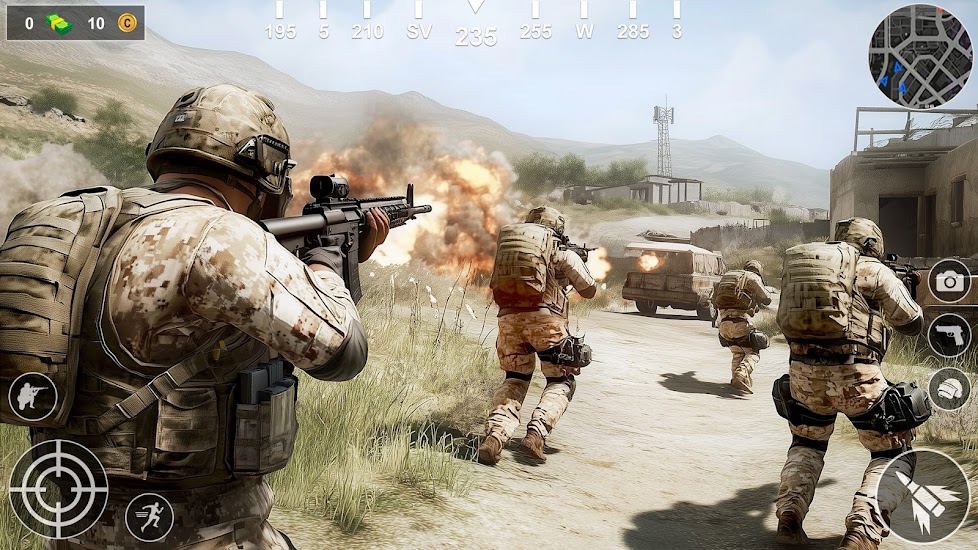Activate the running man sprint button

[149, 517]
